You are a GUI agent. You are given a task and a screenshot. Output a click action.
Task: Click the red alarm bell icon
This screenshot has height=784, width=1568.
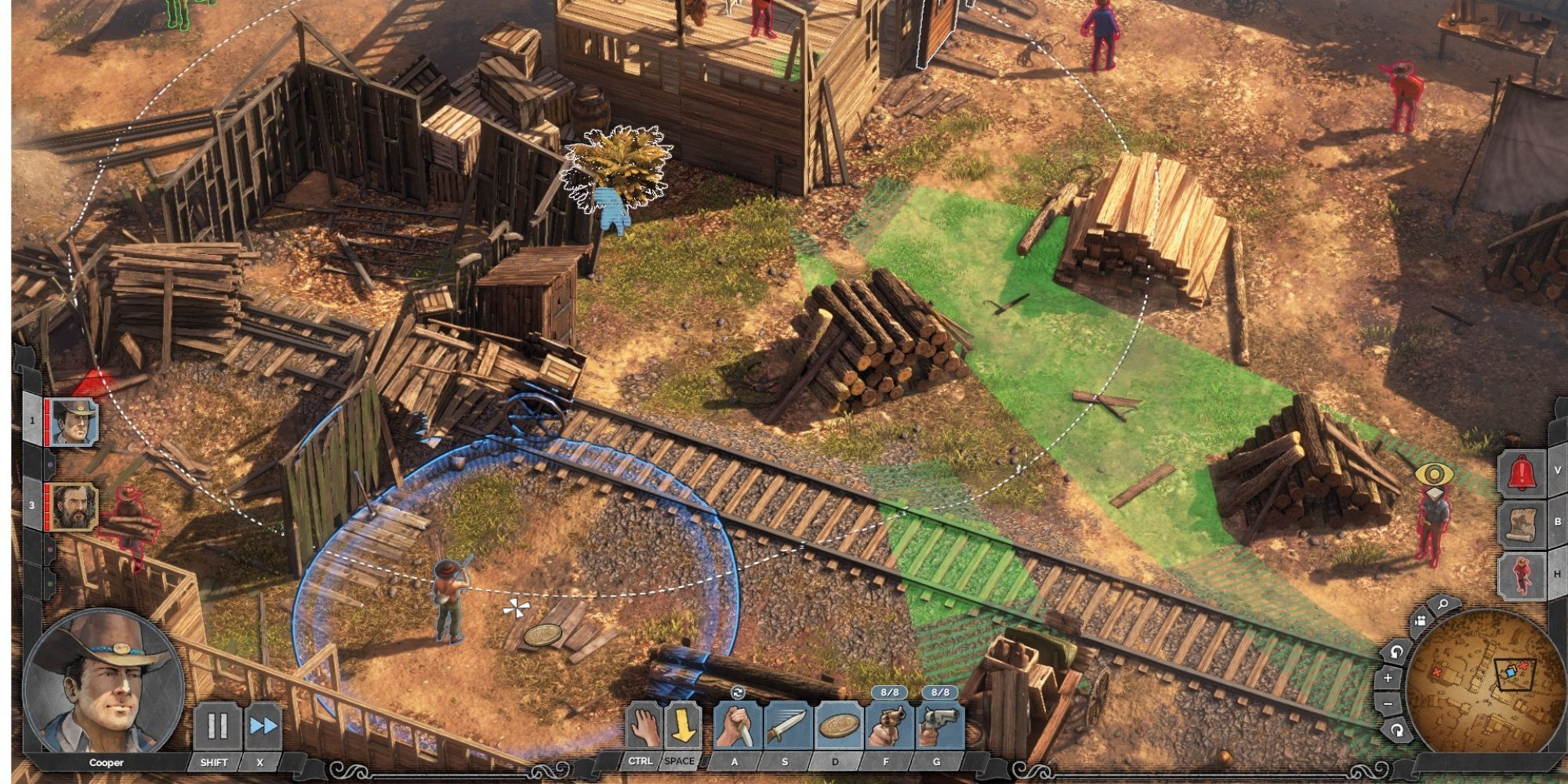1522,471
